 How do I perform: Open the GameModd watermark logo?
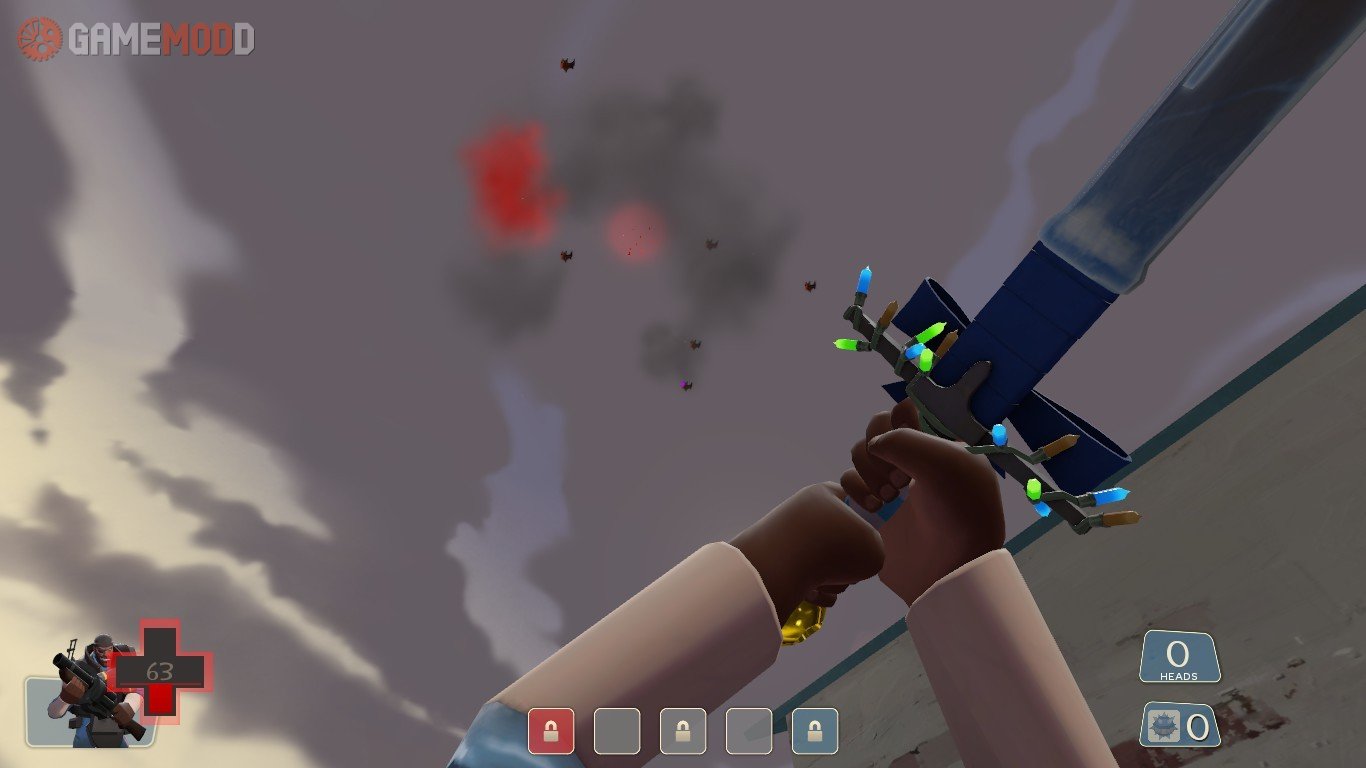point(136,39)
